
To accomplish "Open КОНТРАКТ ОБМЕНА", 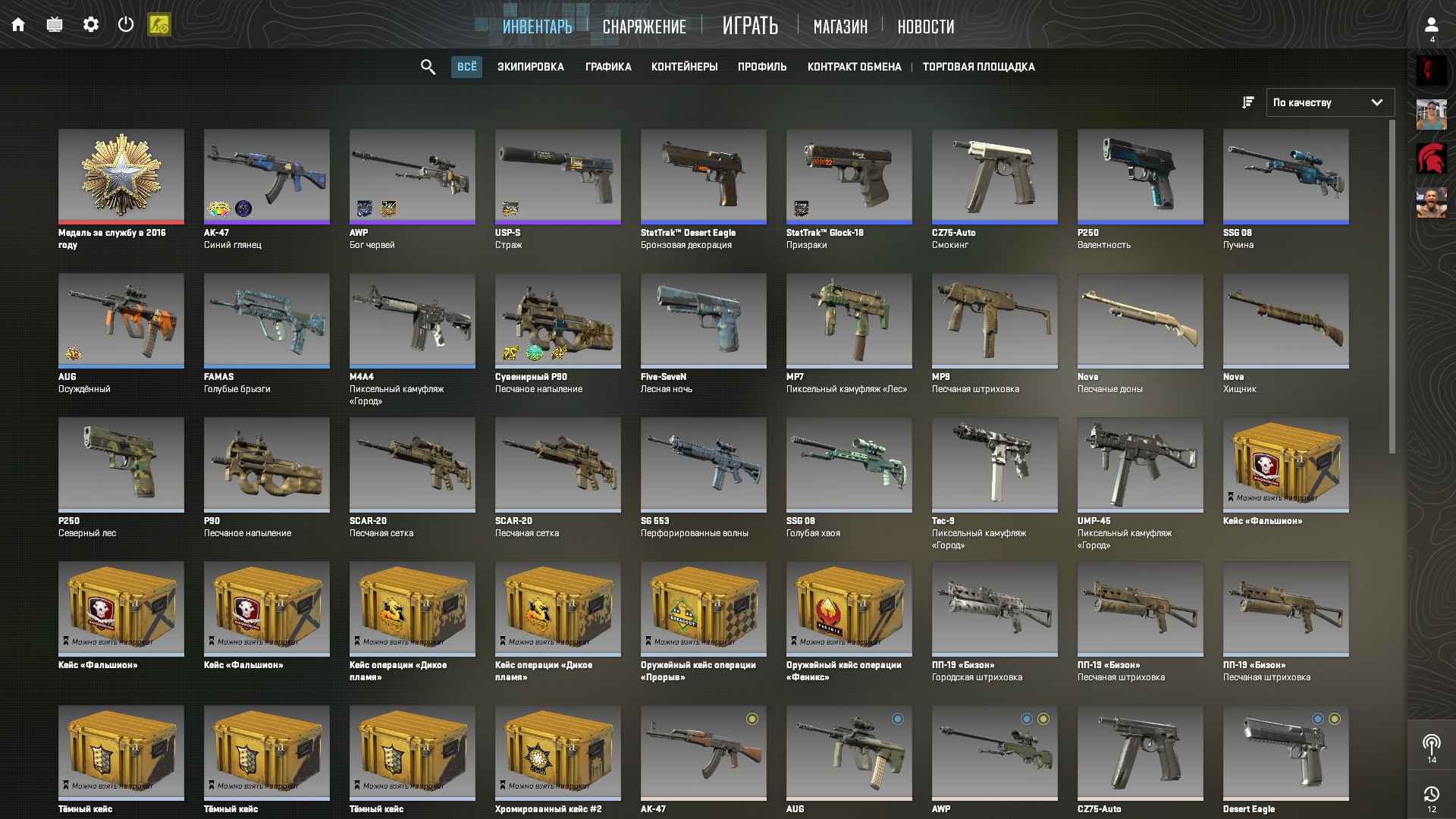I will tap(854, 67).
